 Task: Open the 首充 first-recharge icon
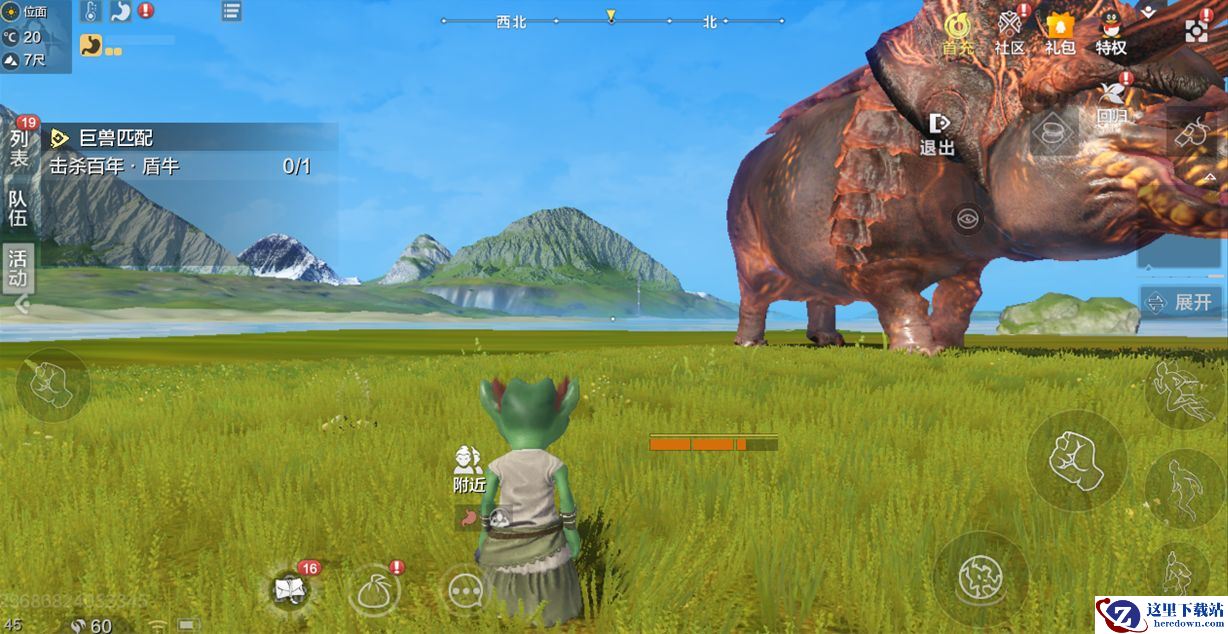click(958, 33)
